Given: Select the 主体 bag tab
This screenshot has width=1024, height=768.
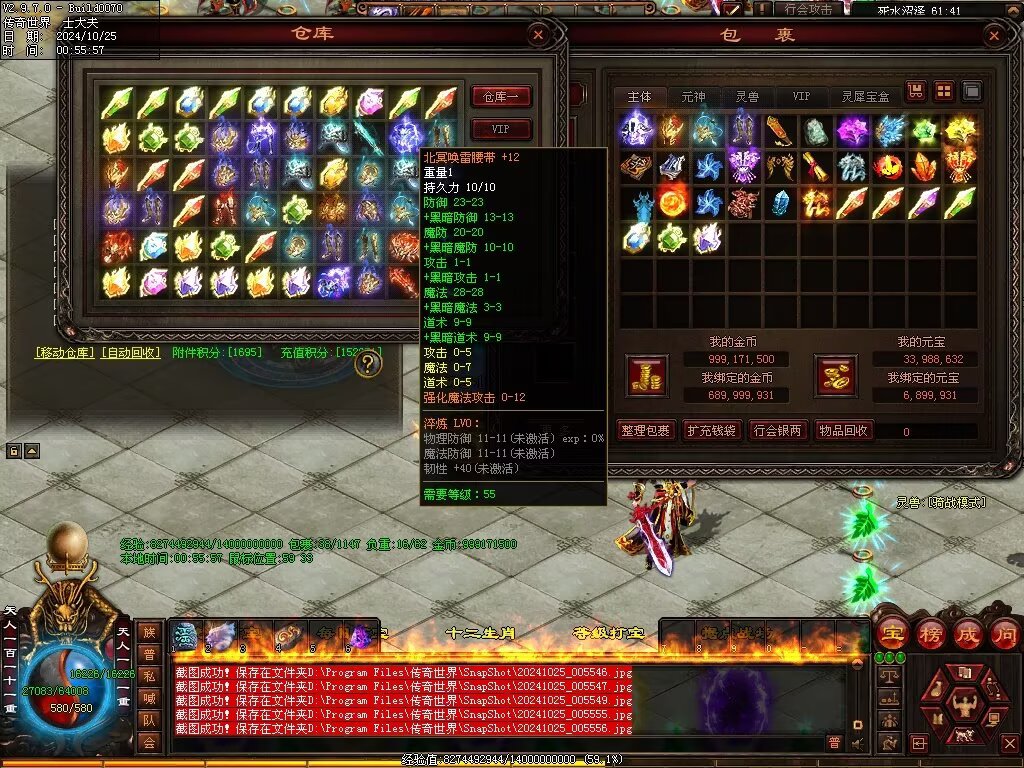Looking at the screenshot, I should (639, 97).
